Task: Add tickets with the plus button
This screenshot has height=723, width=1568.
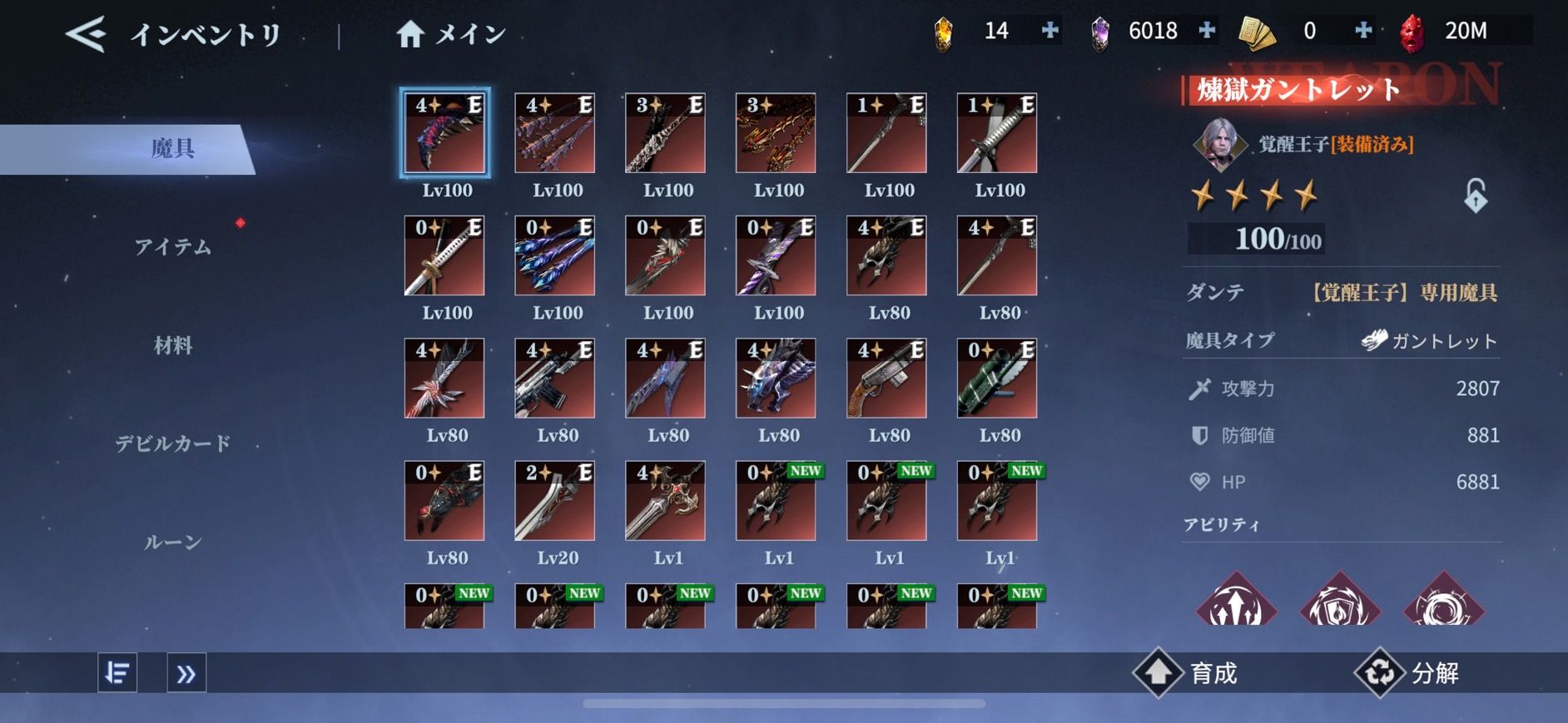Action: (1363, 31)
